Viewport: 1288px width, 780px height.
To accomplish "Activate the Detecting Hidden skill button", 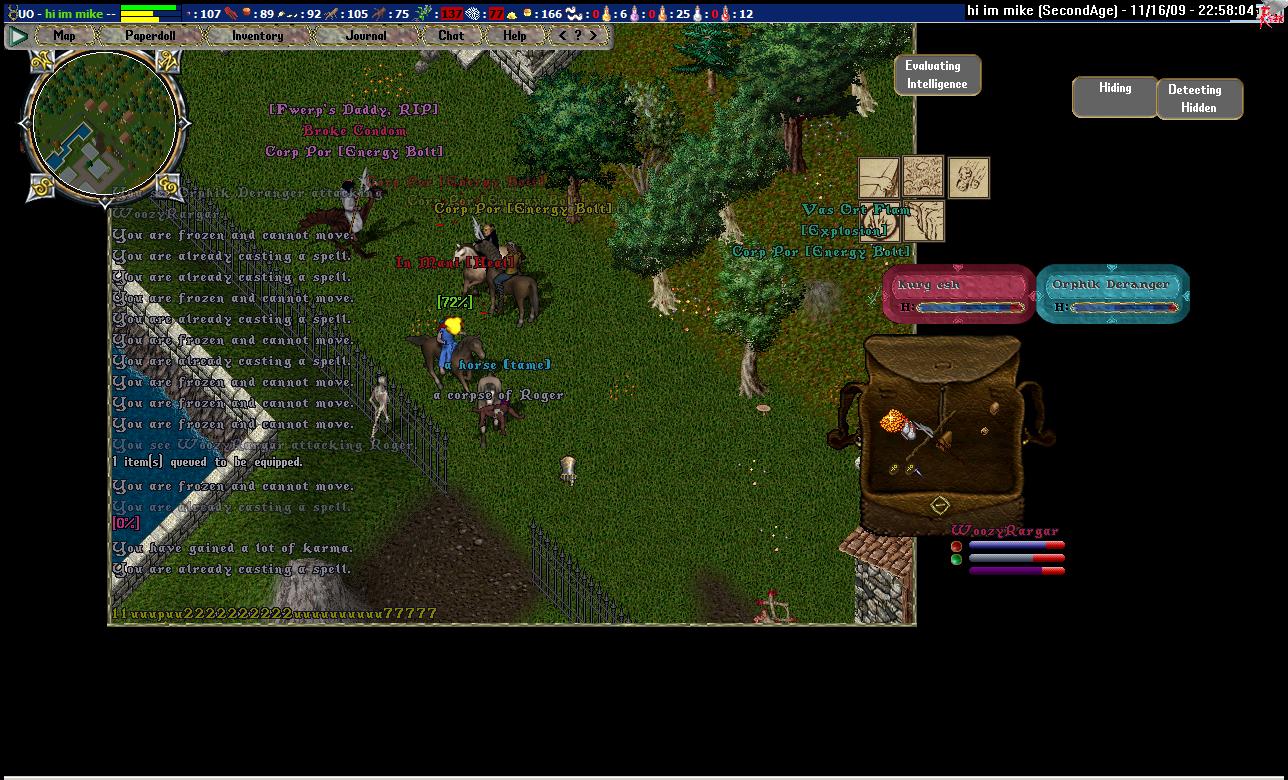I will click(1199, 98).
